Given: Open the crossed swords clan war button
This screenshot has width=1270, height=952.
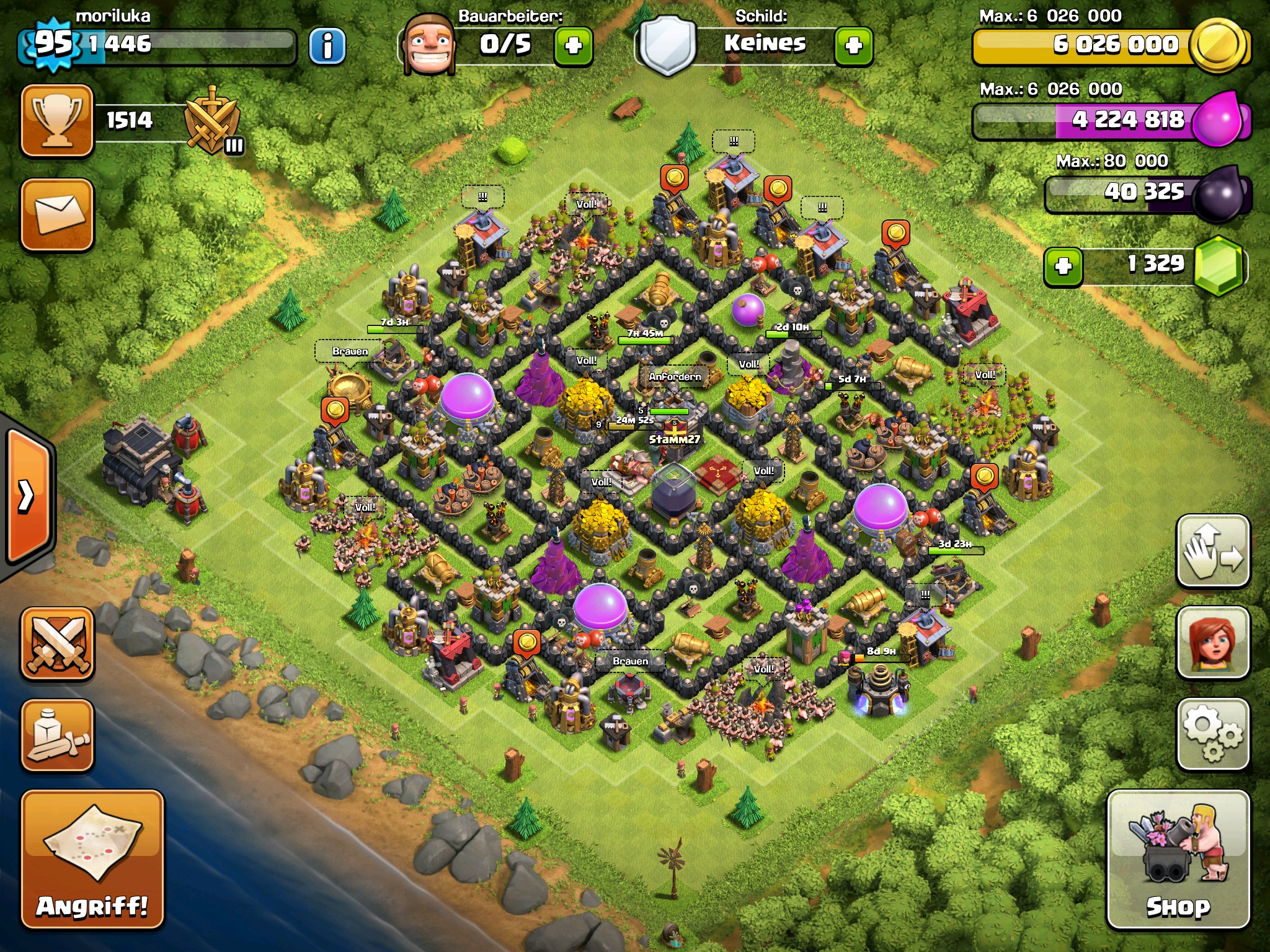Looking at the screenshot, I should tap(57, 643).
